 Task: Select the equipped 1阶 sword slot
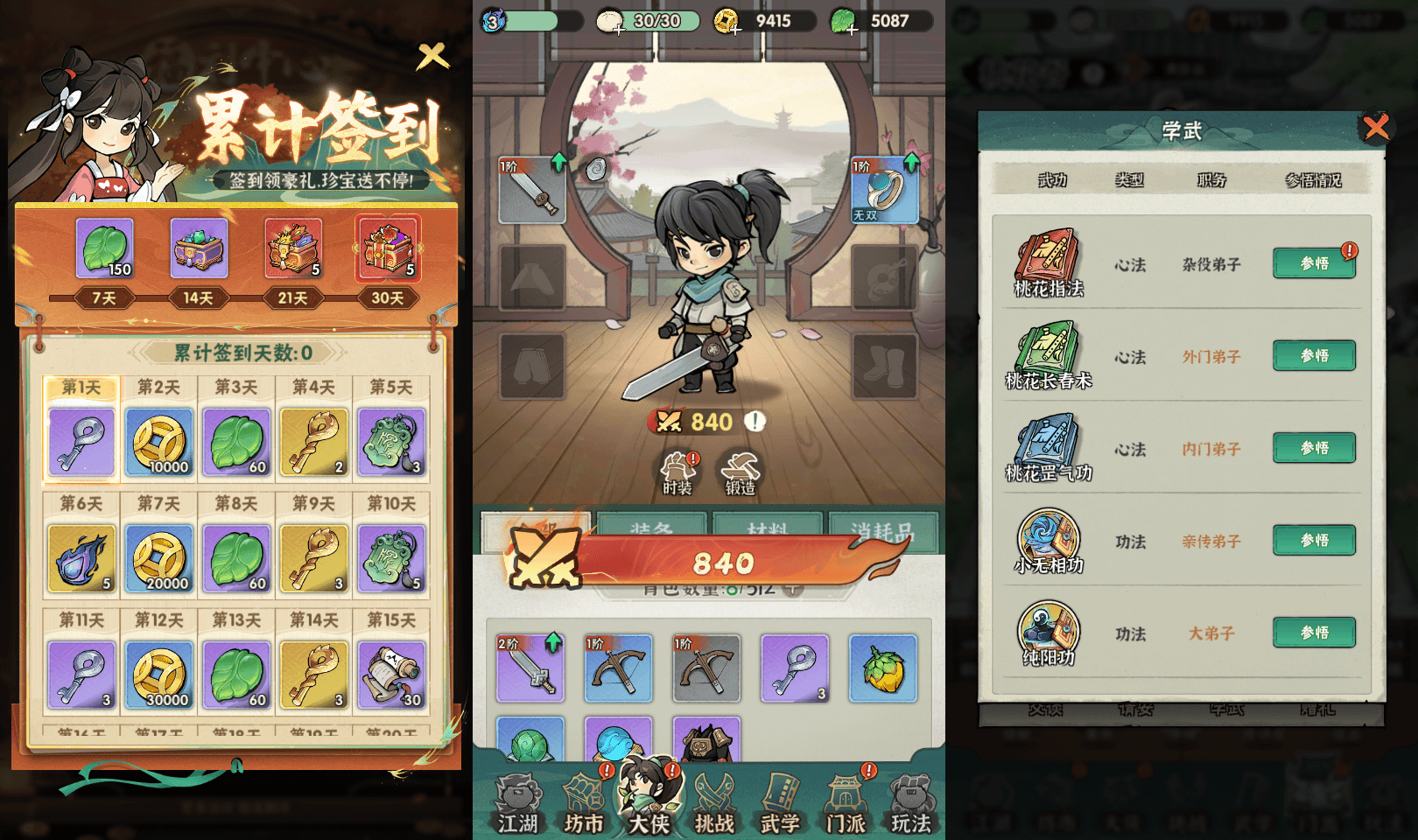tap(532, 190)
